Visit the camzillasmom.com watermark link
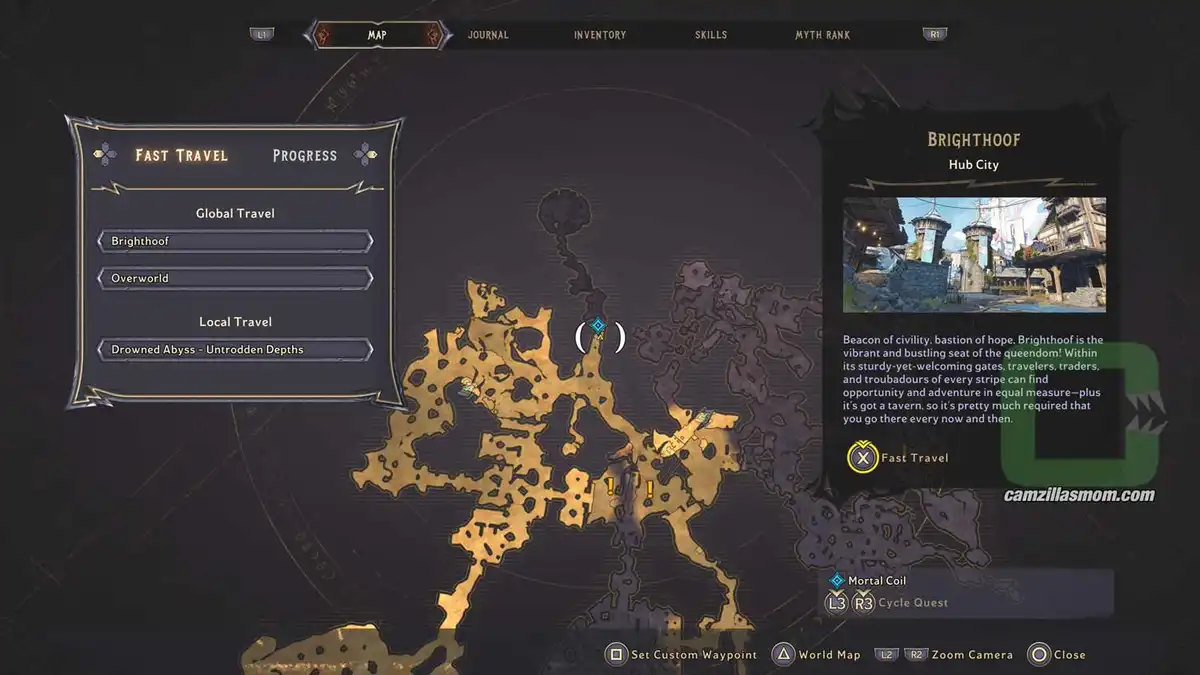The image size is (1200, 675). tap(1079, 495)
